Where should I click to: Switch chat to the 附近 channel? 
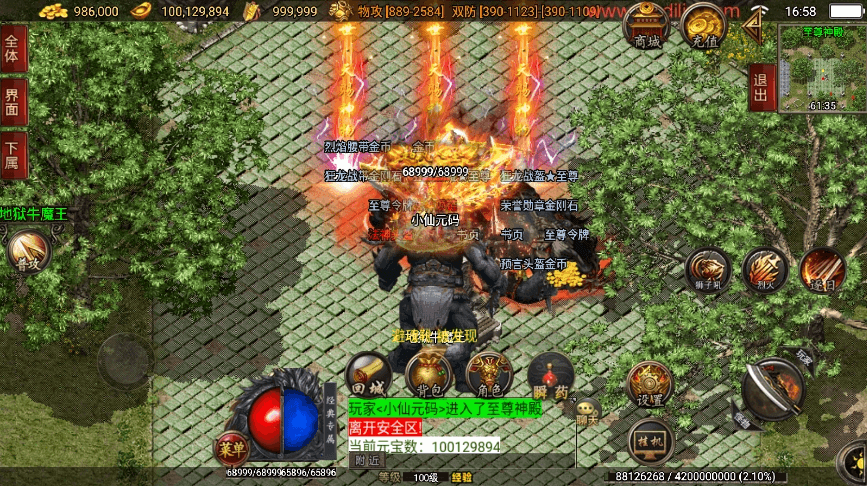(x=367, y=461)
